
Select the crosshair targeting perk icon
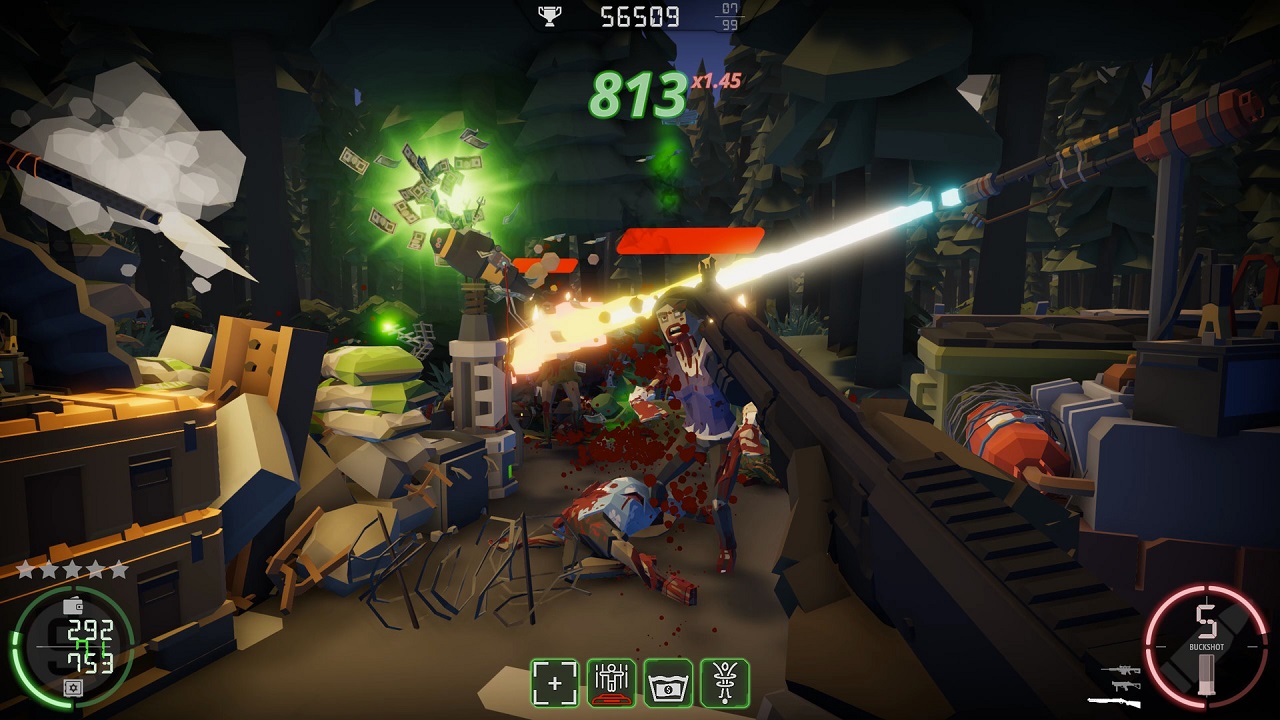click(554, 683)
